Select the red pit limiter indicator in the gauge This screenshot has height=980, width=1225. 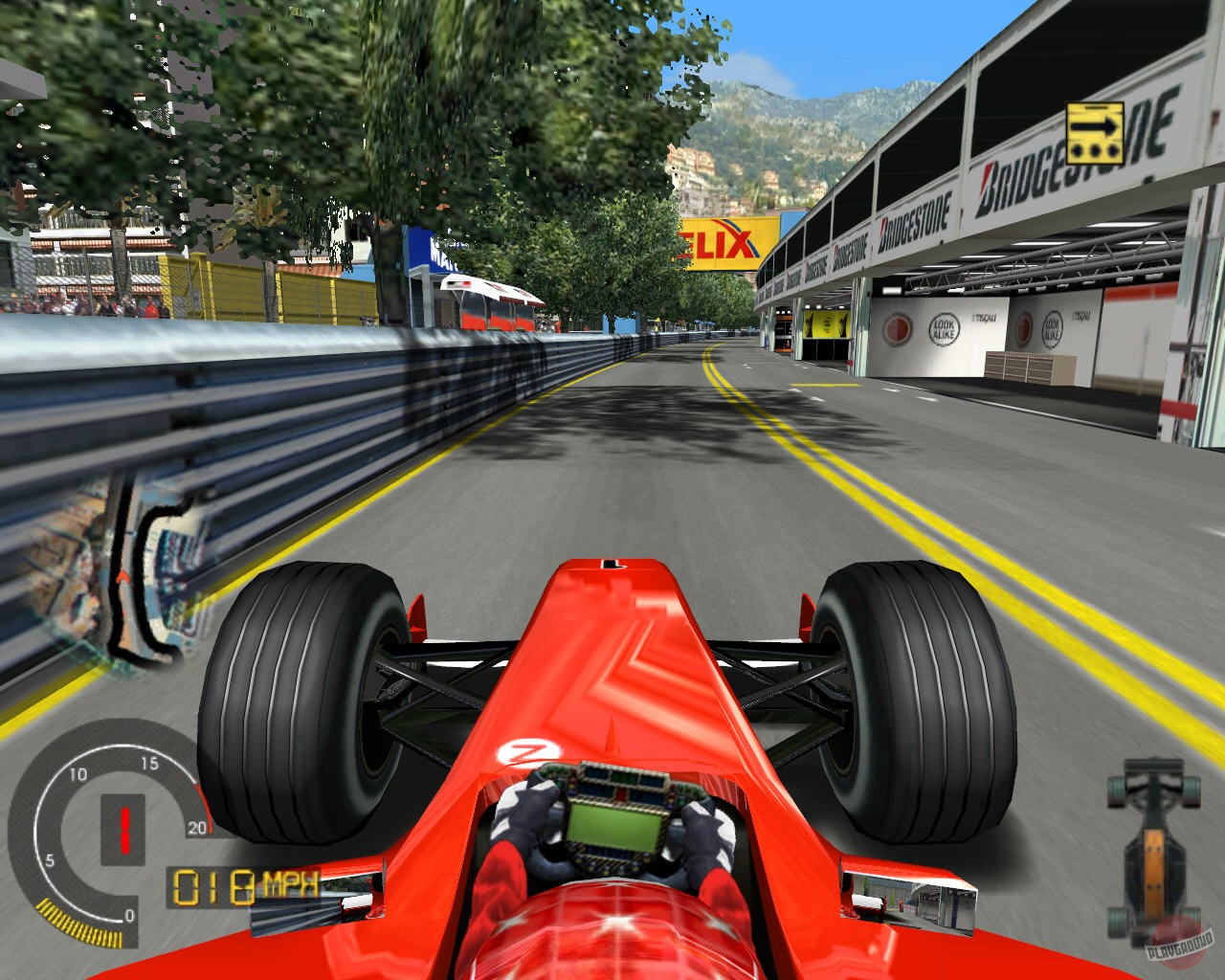(x=125, y=829)
